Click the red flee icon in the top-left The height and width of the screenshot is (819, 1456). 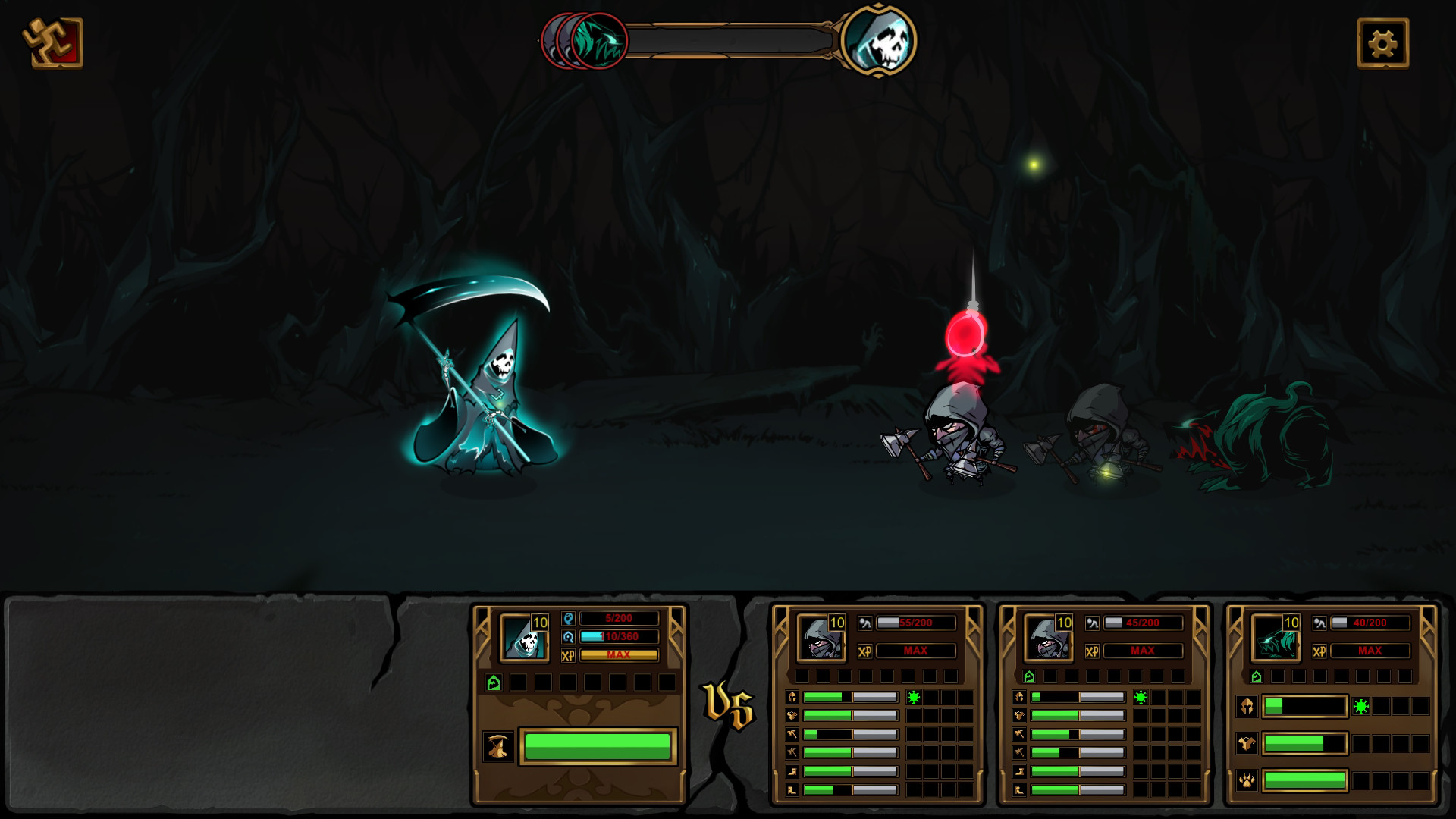click(x=53, y=44)
